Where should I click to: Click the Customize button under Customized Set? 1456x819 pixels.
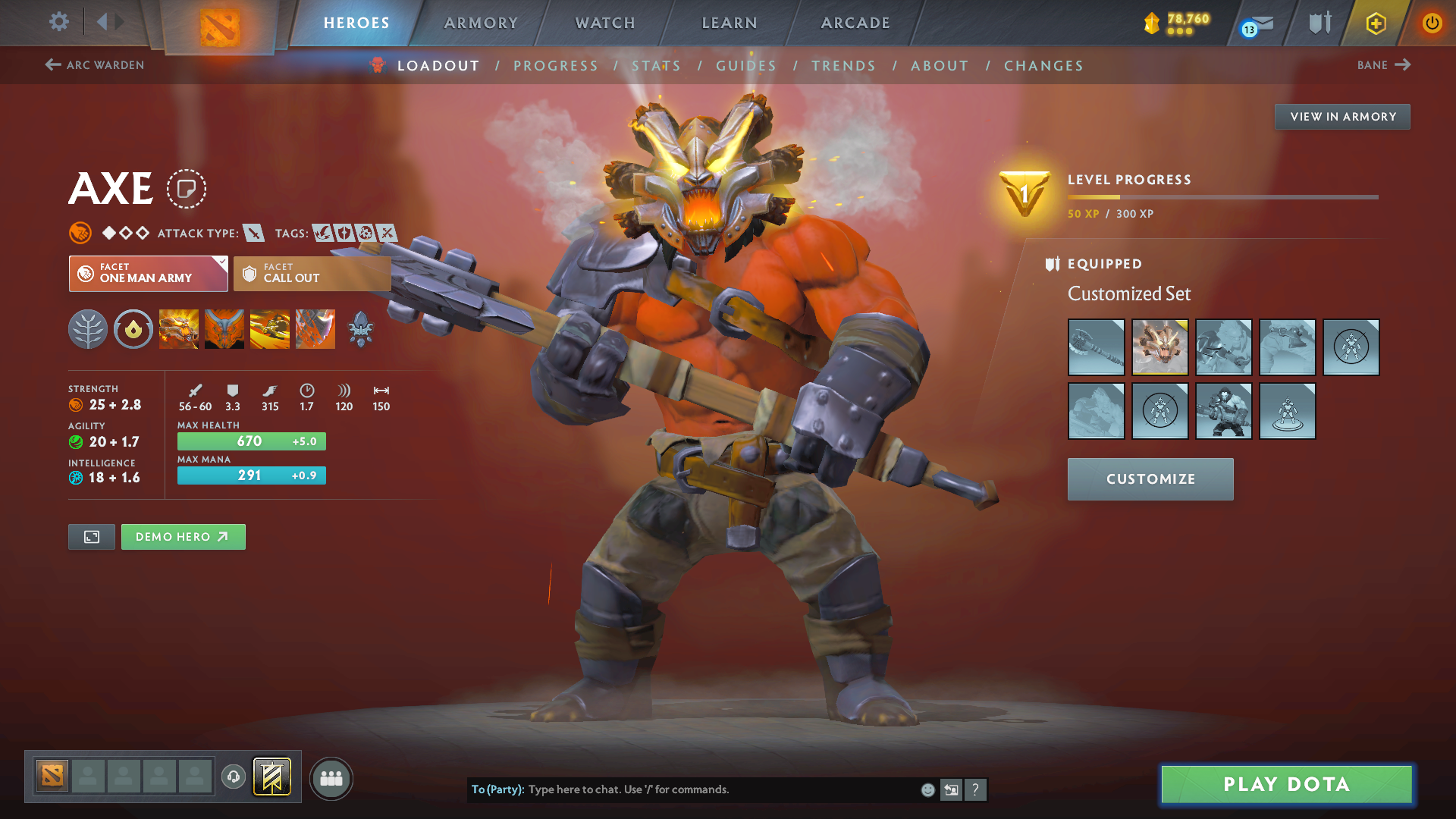[x=1150, y=479]
